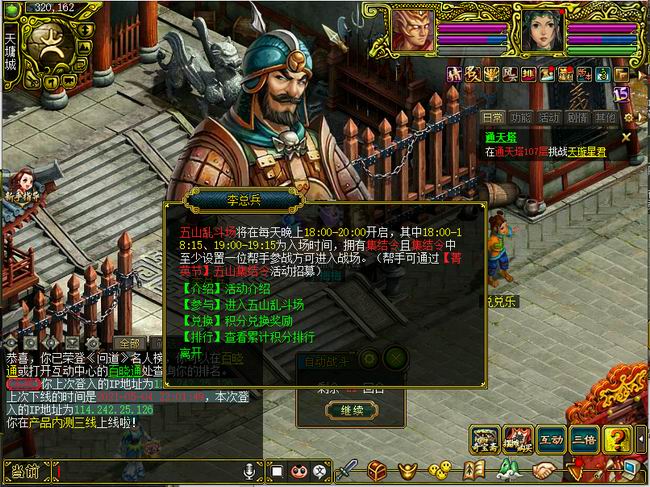Open the yellow question mark help
The width and height of the screenshot is (650, 487).
tap(617, 439)
